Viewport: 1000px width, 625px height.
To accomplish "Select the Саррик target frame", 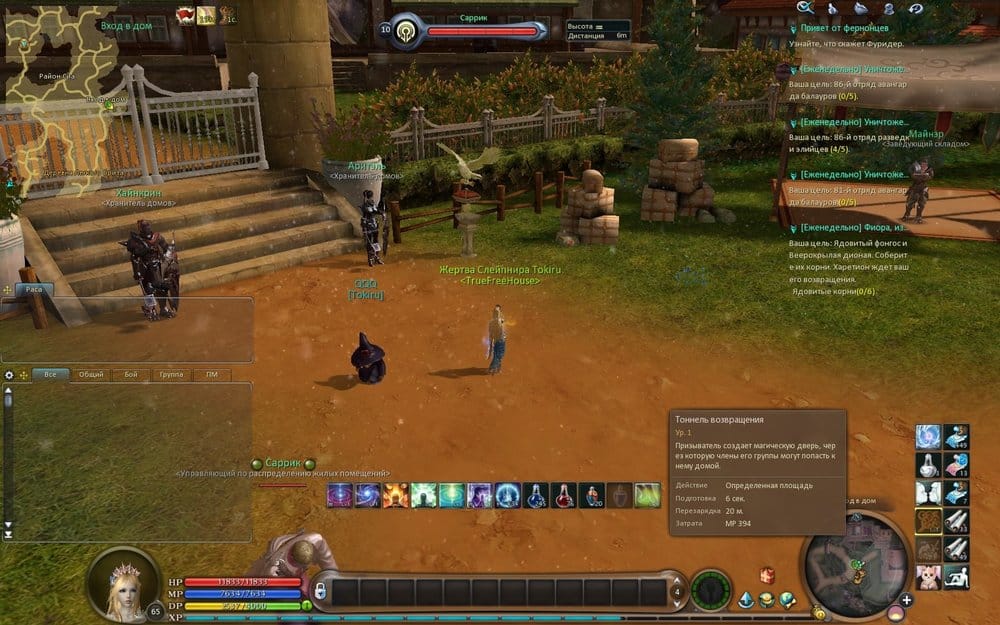I will tap(470, 31).
